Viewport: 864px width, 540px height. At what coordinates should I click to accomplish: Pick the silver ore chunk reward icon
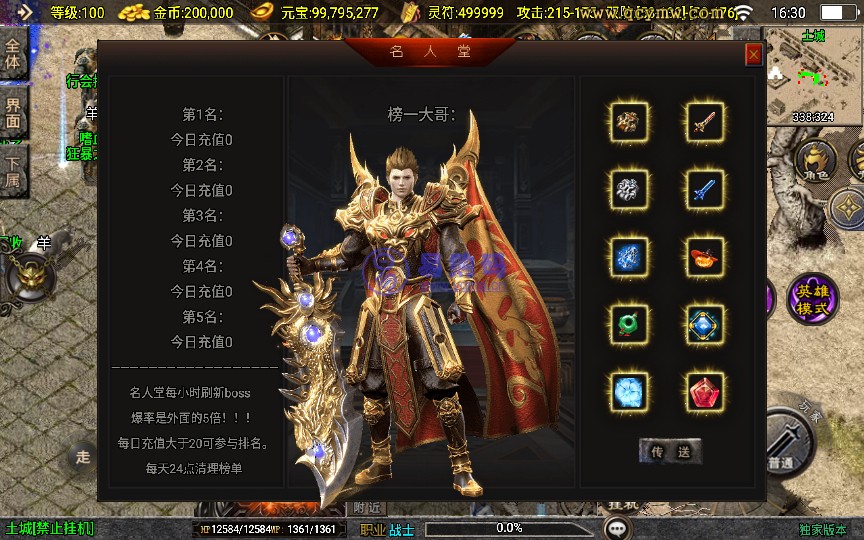629,188
